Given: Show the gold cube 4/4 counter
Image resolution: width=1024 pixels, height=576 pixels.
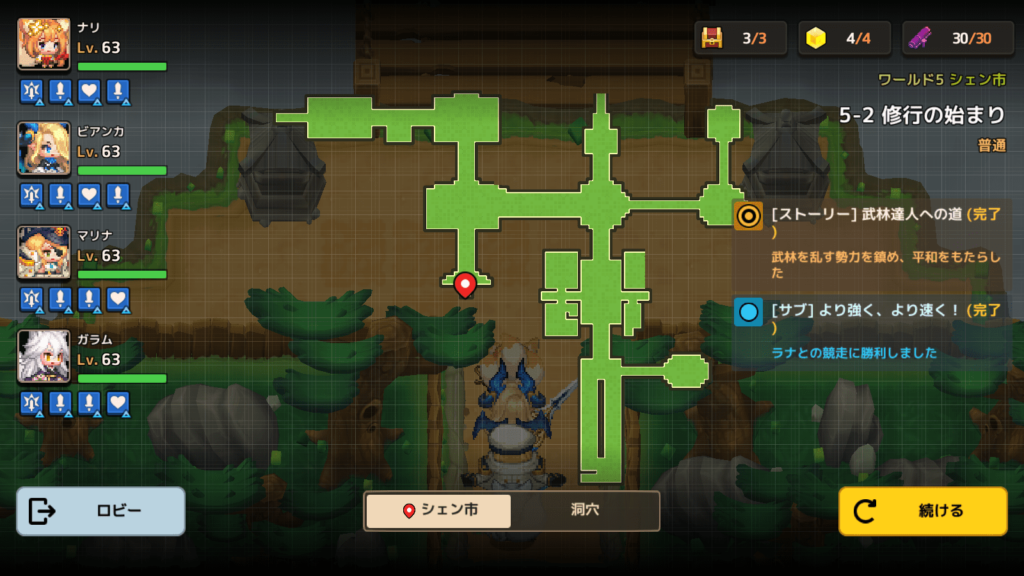Looking at the screenshot, I should (844, 38).
